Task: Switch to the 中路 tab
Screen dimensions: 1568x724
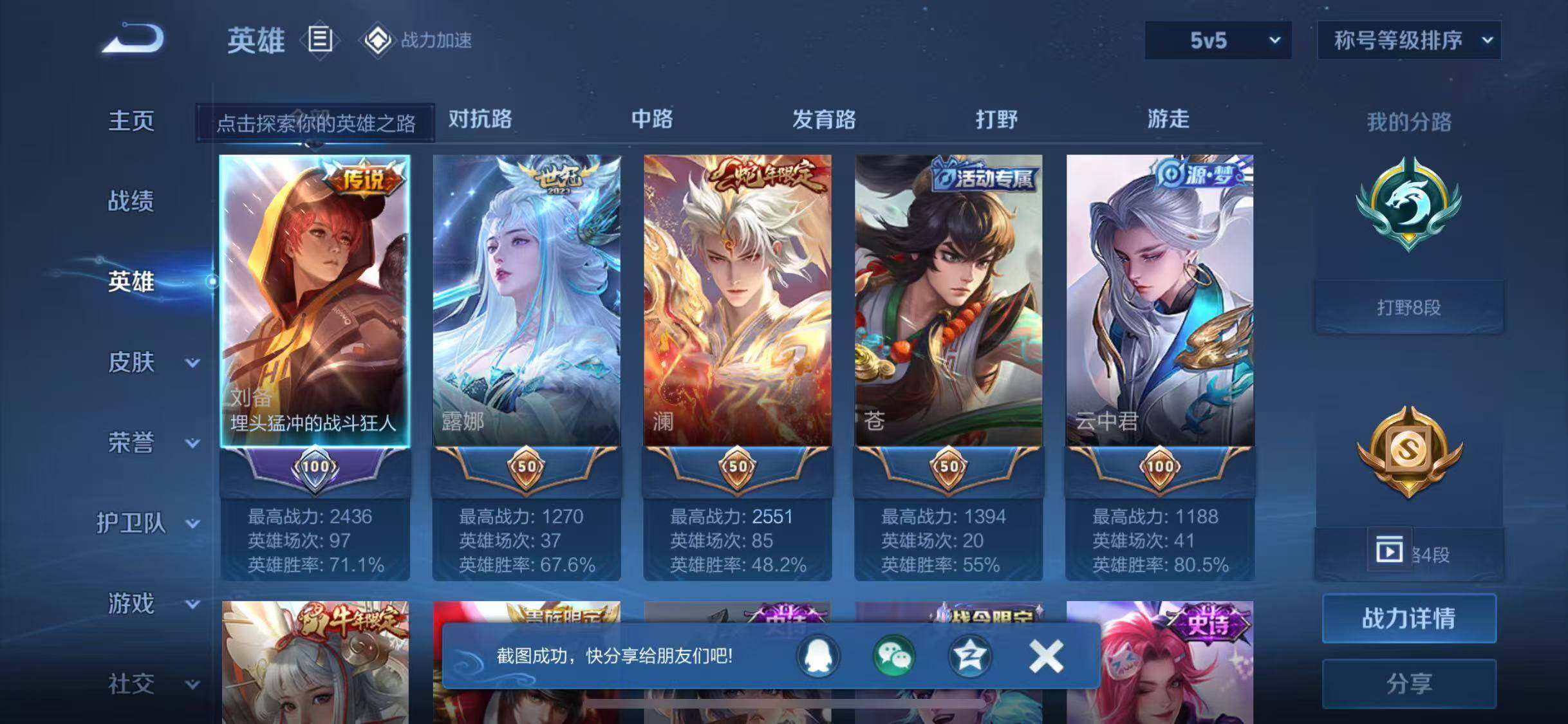Action: point(652,119)
